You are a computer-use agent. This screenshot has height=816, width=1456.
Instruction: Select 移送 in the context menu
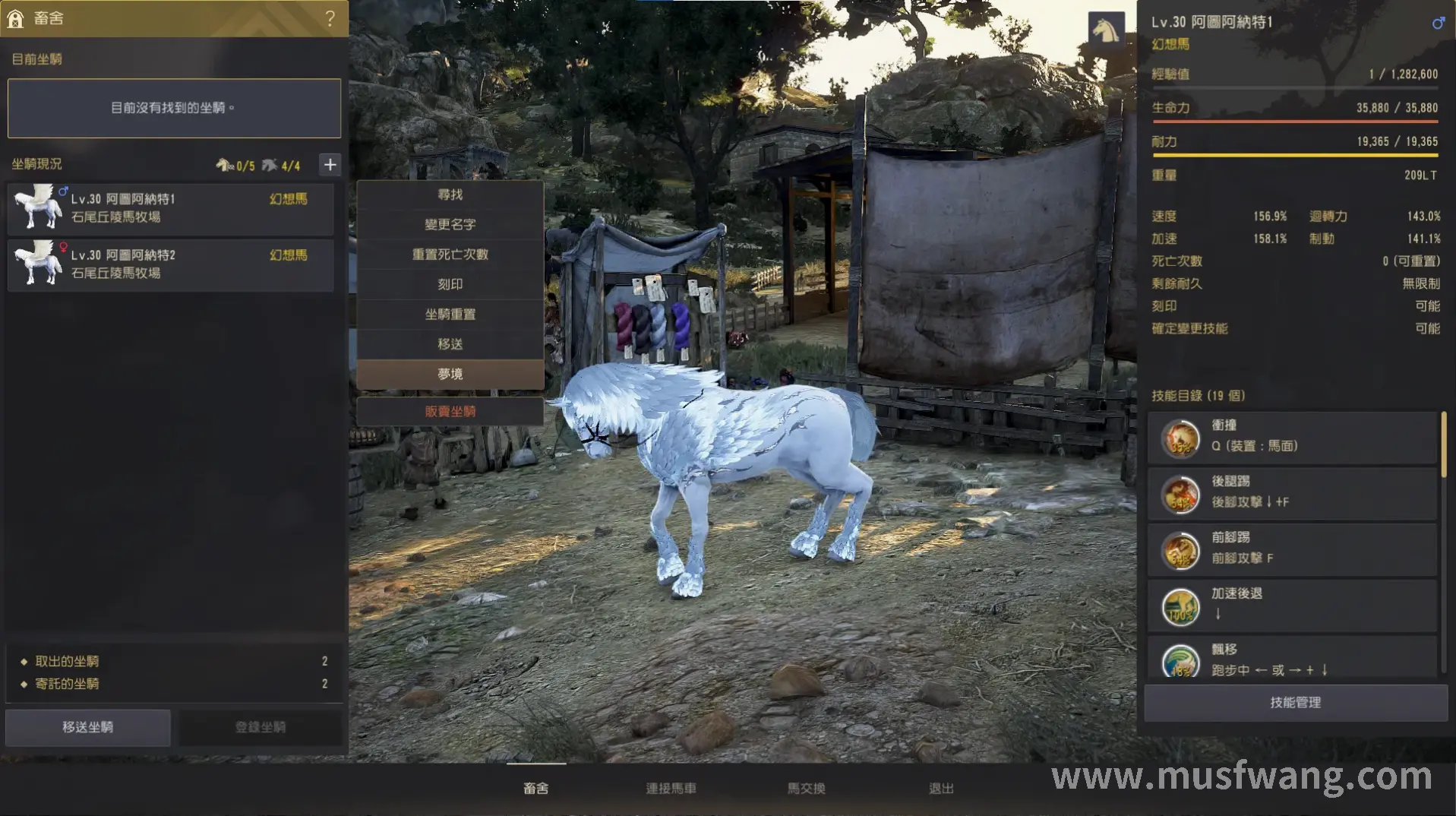point(450,344)
